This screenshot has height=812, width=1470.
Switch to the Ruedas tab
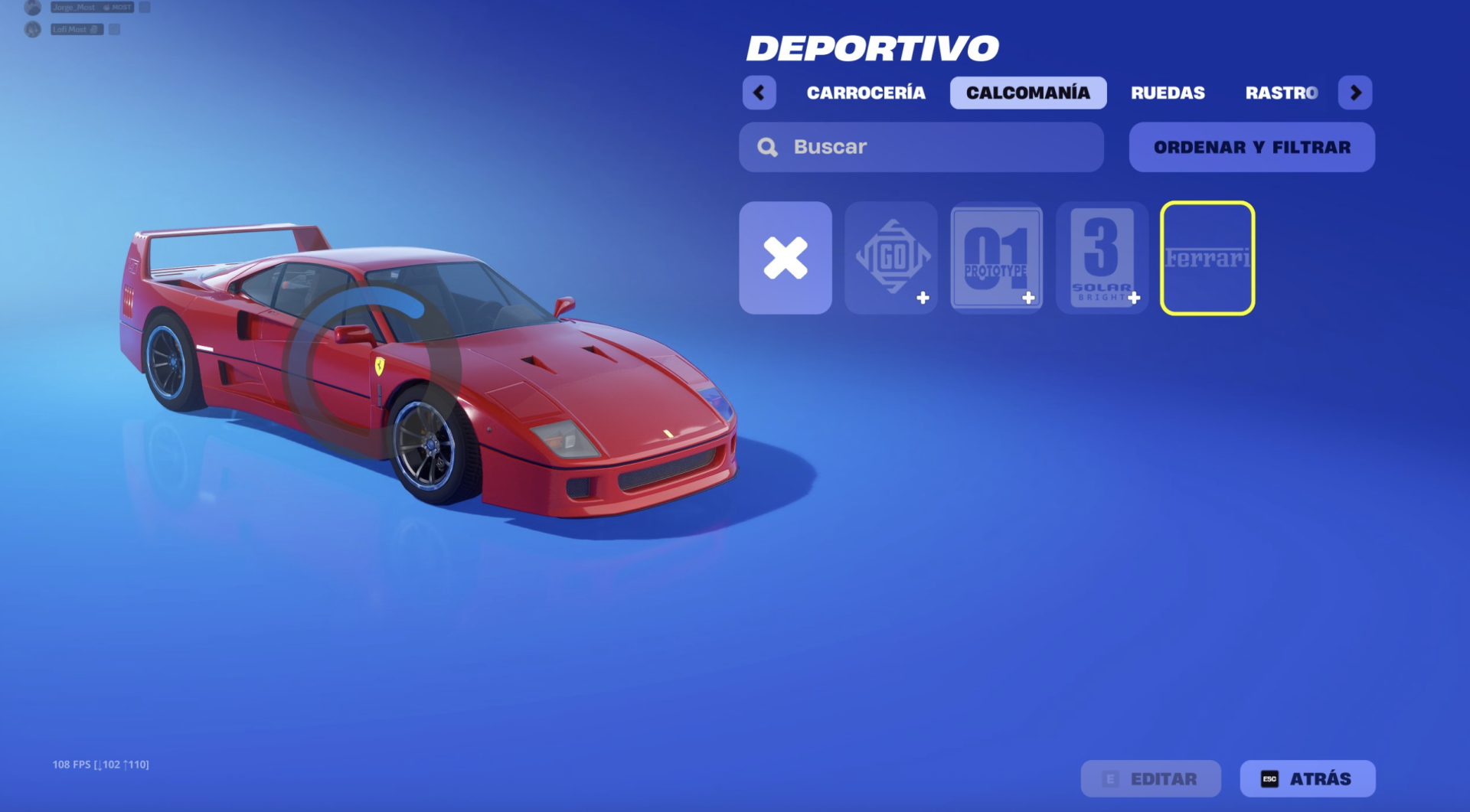click(x=1168, y=93)
